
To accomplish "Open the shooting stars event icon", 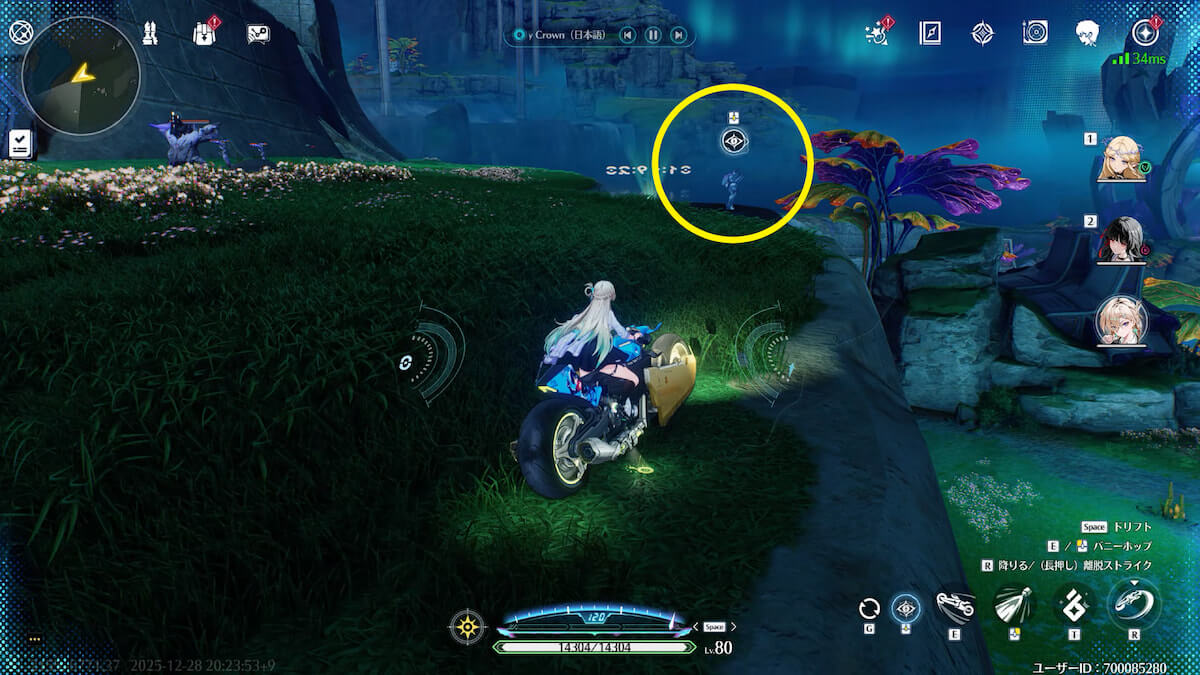I will click(x=879, y=33).
